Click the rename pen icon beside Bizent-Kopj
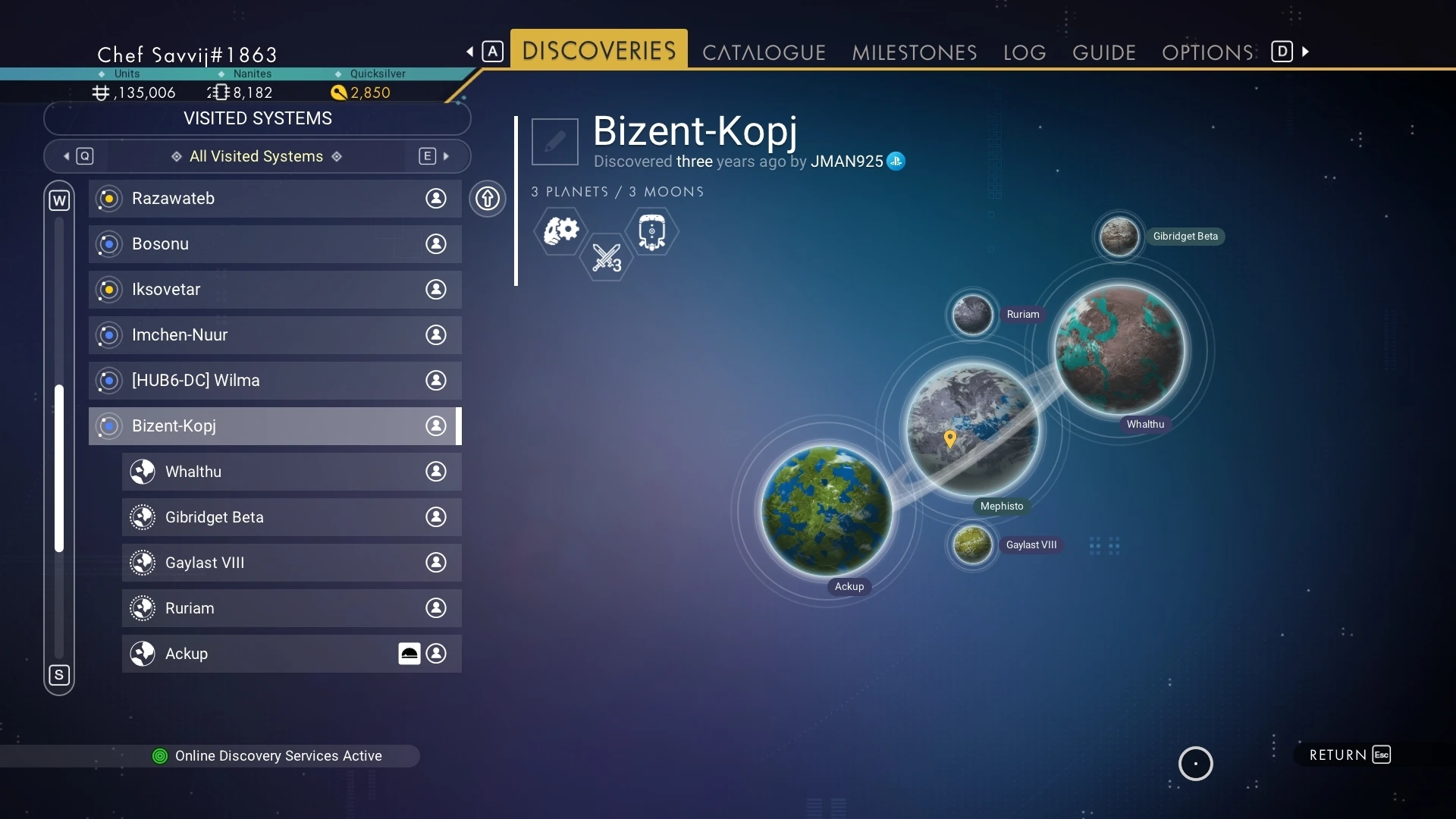 pos(554,141)
